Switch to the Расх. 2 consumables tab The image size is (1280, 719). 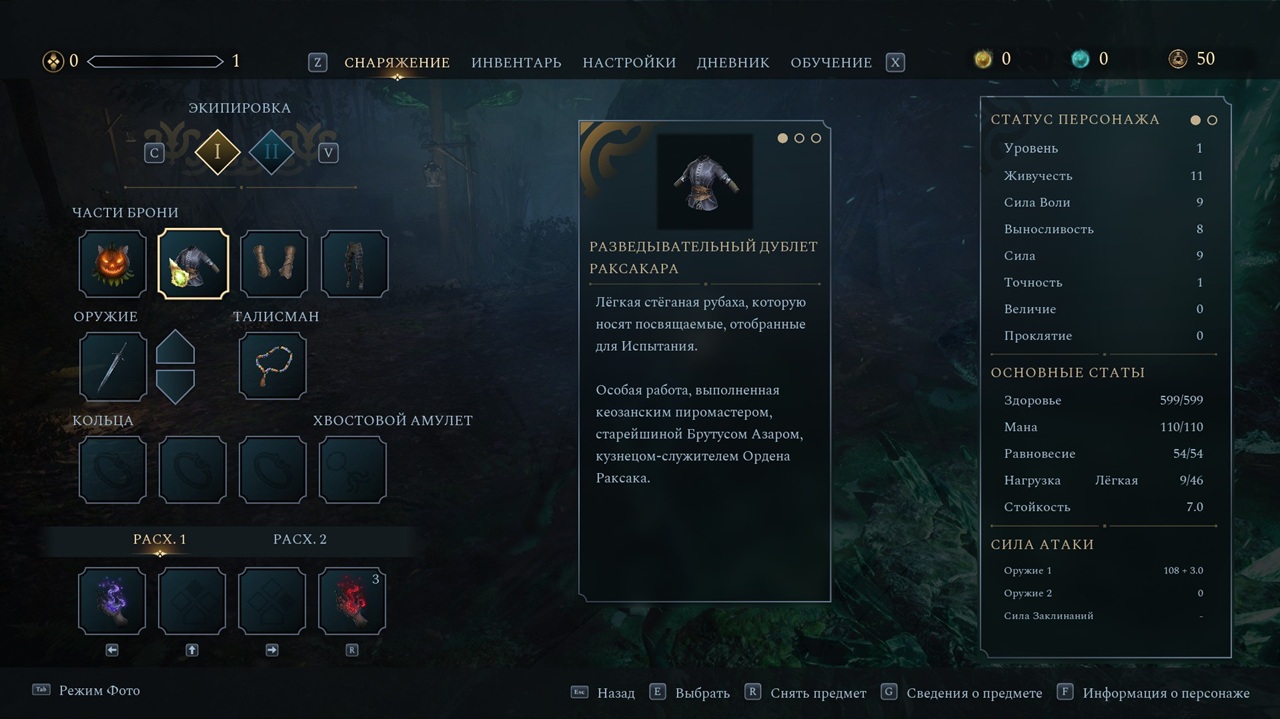[x=300, y=539]
